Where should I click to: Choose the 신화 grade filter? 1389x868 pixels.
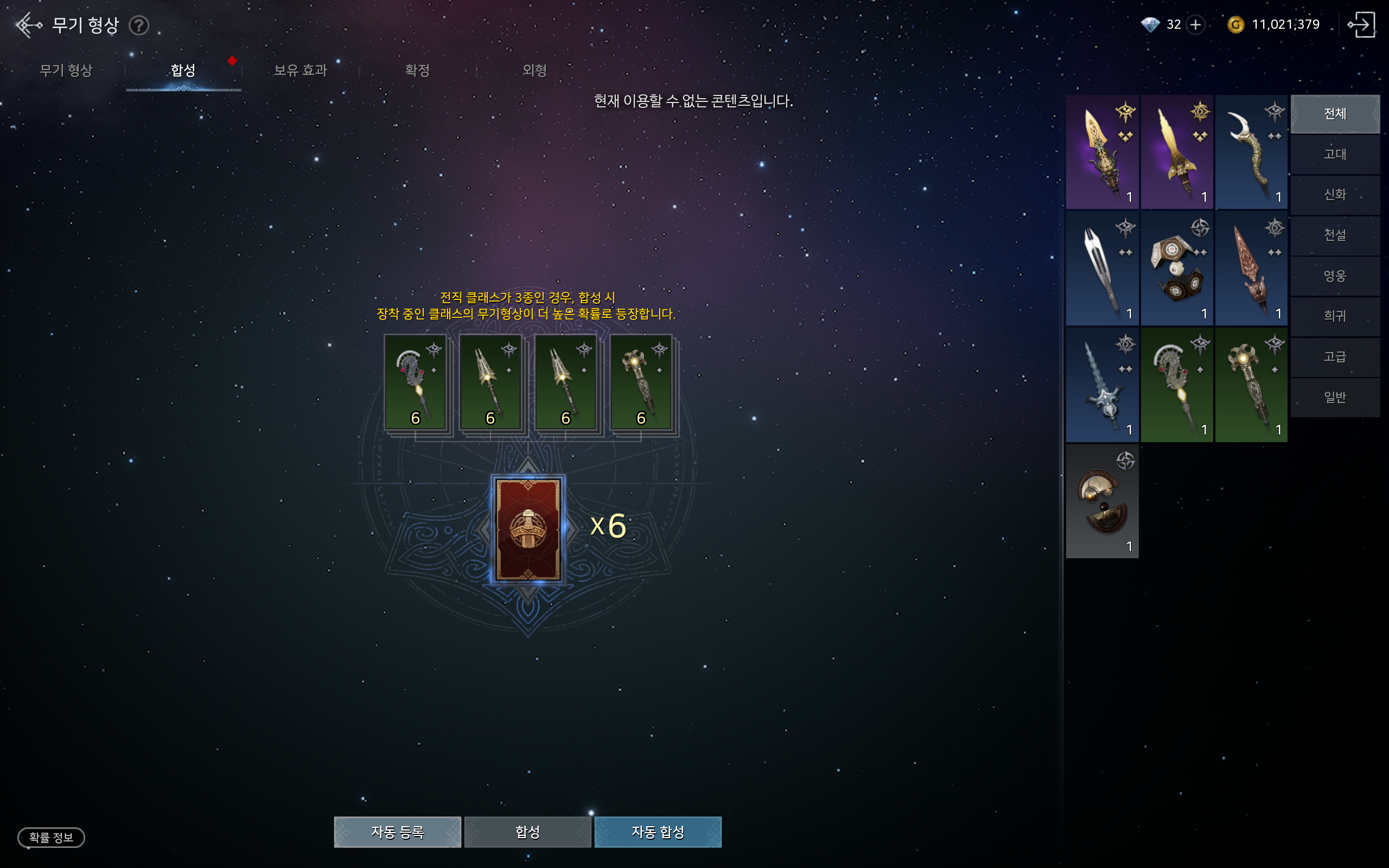tap(1335, 195)
